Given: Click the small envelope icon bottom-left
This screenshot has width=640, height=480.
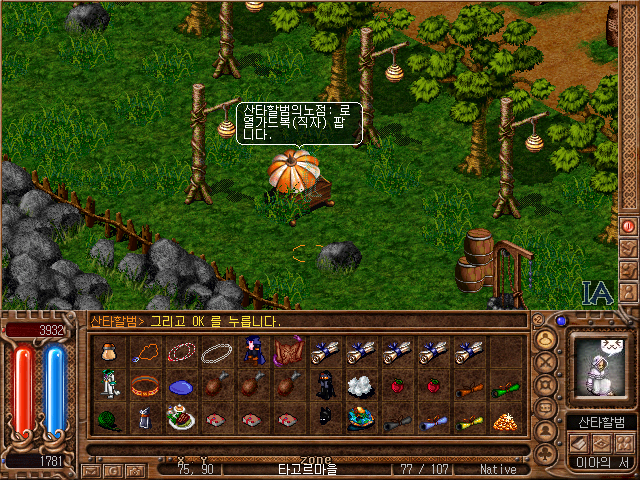Looking at the screenshot, I should (x=91, y=469).
